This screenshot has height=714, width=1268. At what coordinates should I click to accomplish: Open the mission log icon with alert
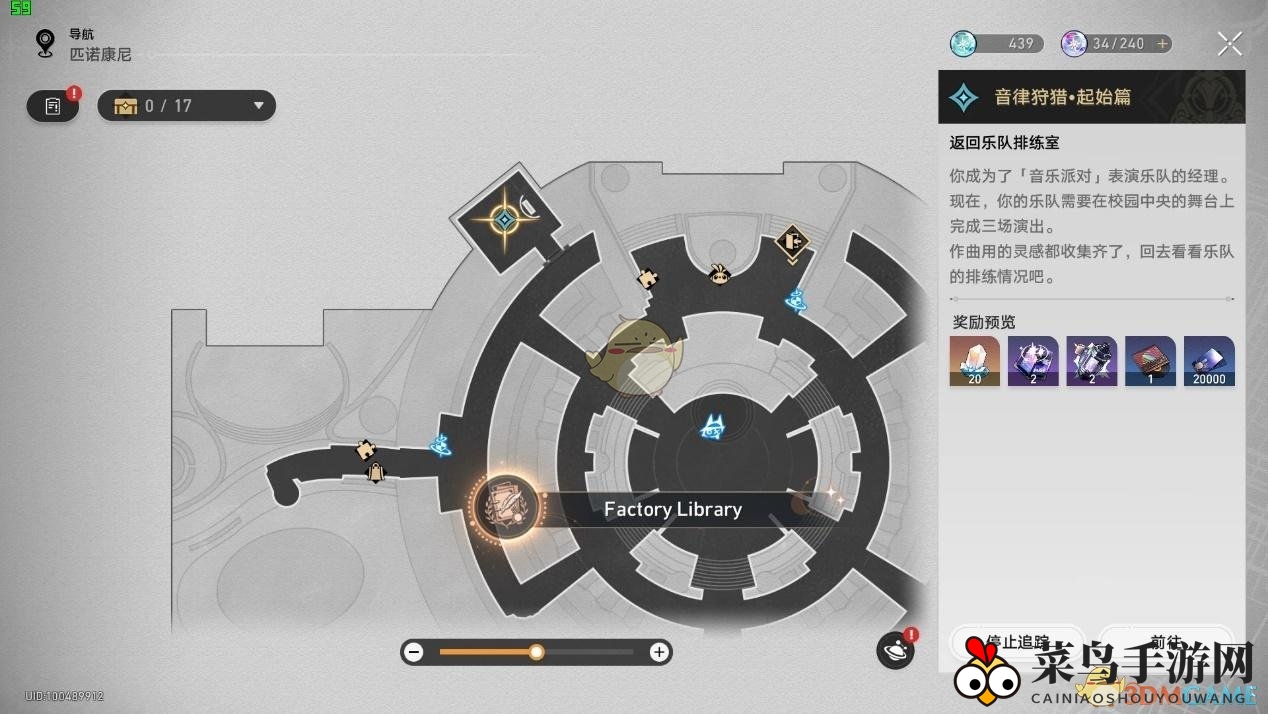coord(53,105)
